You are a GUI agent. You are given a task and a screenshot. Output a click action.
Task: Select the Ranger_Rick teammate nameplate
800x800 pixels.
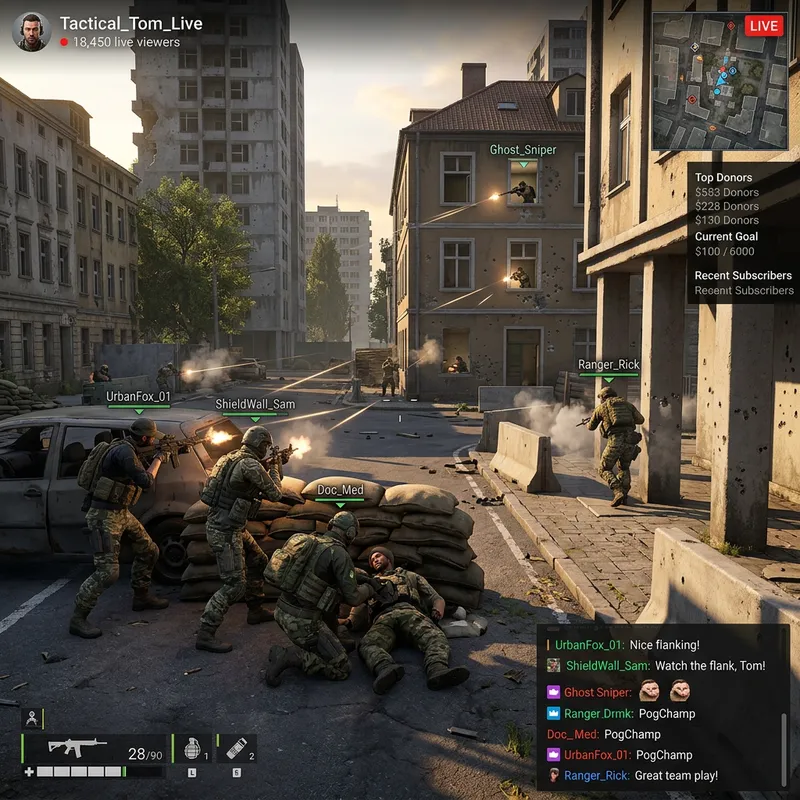click(x=608, y=366)
